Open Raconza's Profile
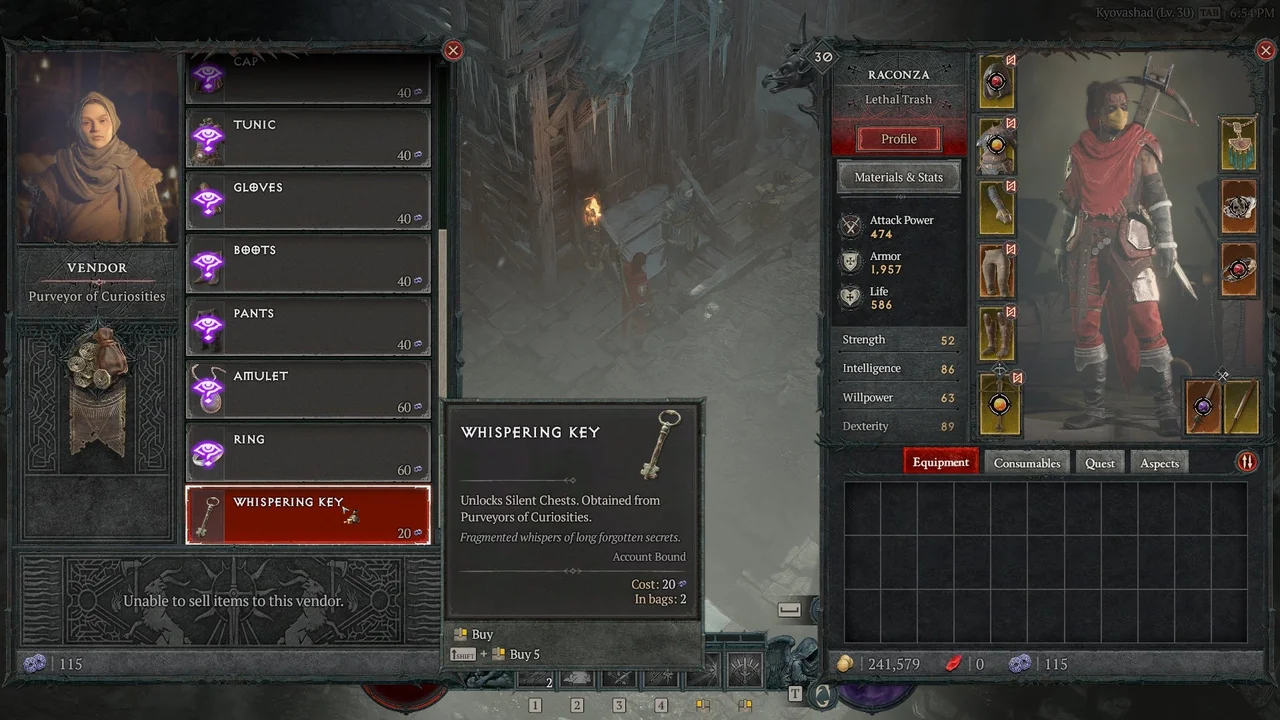The height and width of the screenshot is (720, 1280). point(898,139)
